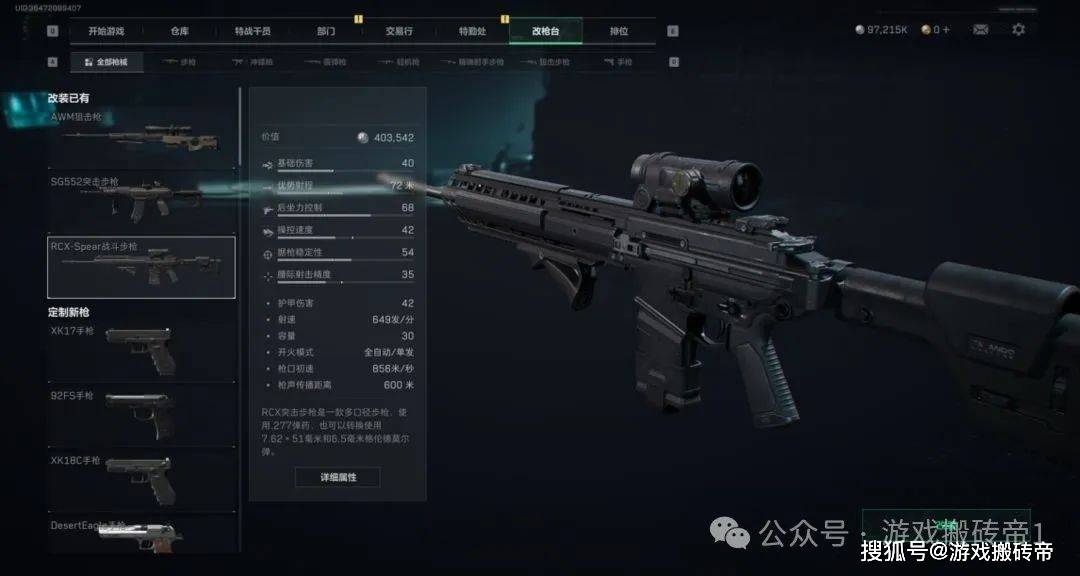The height and width of the screenshot is (576, 1080).
Task: Open the 部门 tab
Action: coord(326,31)
